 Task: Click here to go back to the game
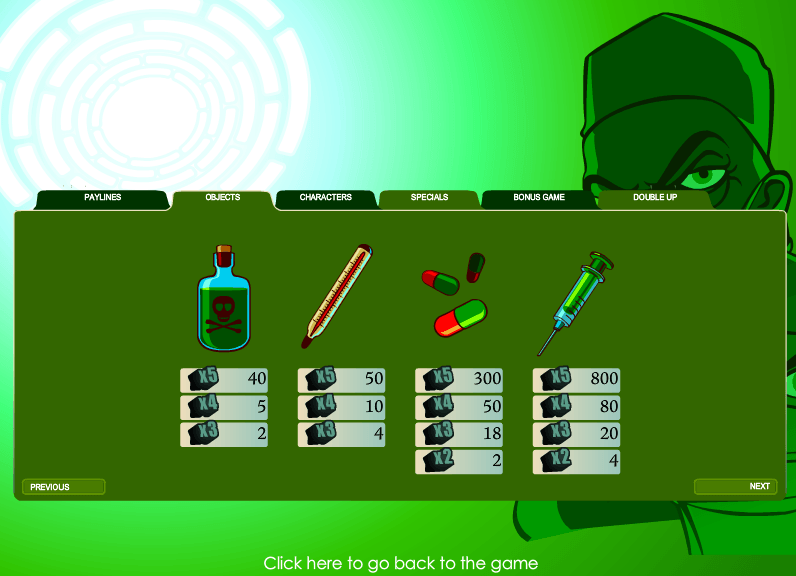(400, 564)
